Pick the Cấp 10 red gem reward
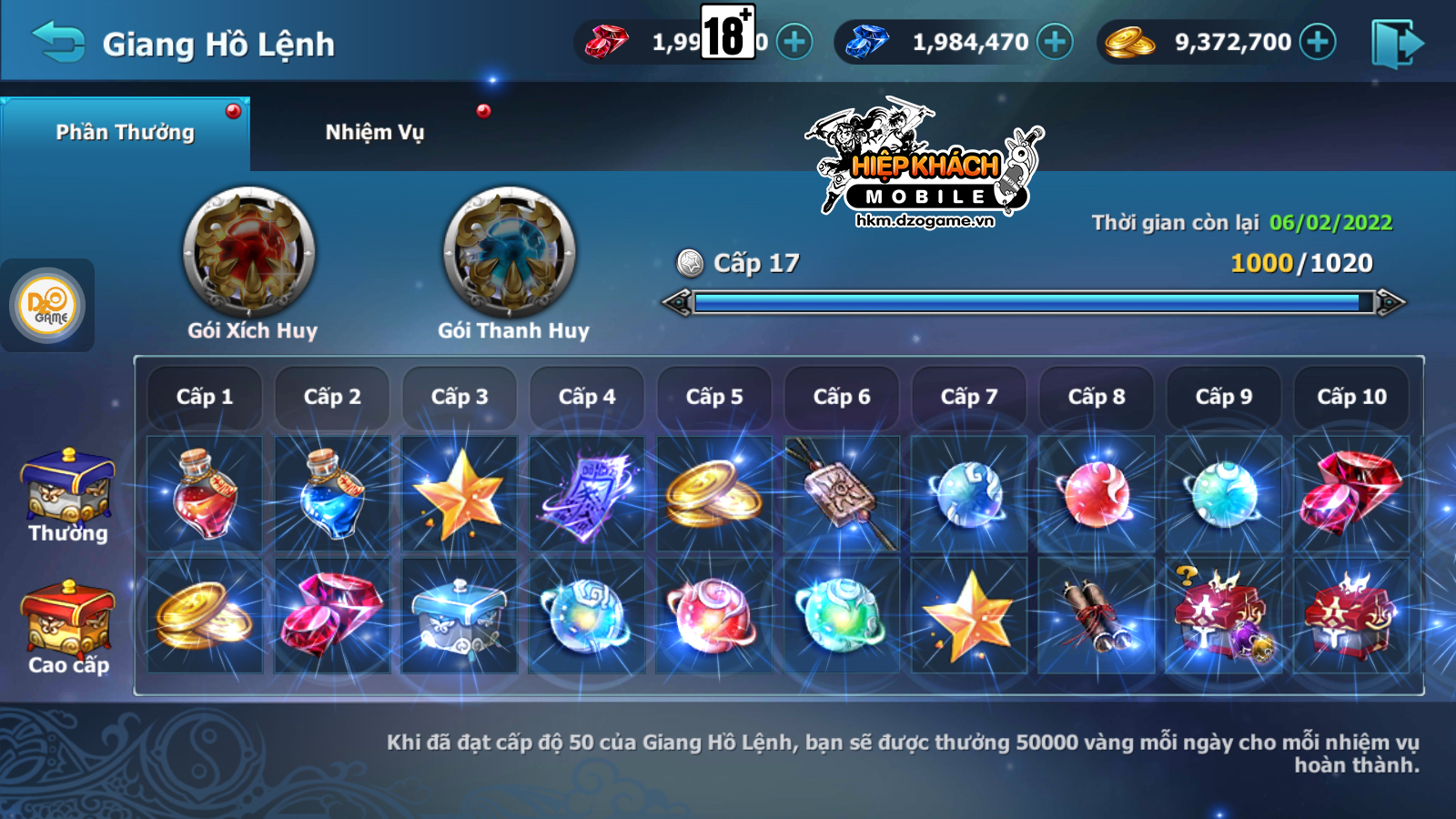Viewport: 1456px width, 819px height. click(x=1351, y=494)
